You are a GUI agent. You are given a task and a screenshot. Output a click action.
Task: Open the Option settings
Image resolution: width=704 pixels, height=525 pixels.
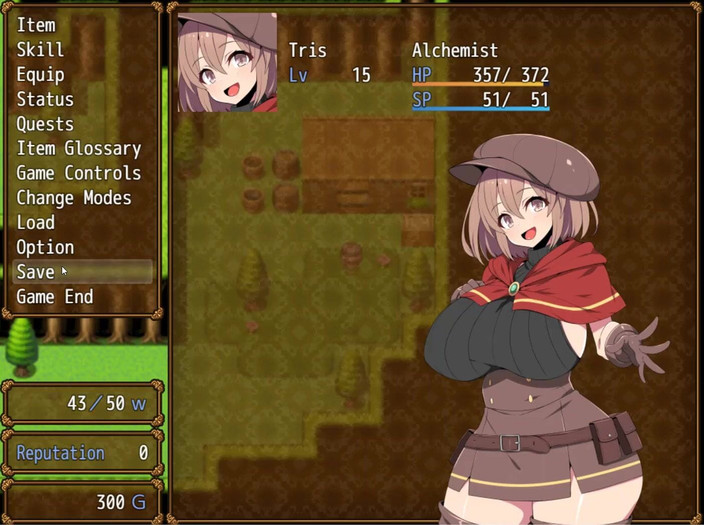(45, 247)
